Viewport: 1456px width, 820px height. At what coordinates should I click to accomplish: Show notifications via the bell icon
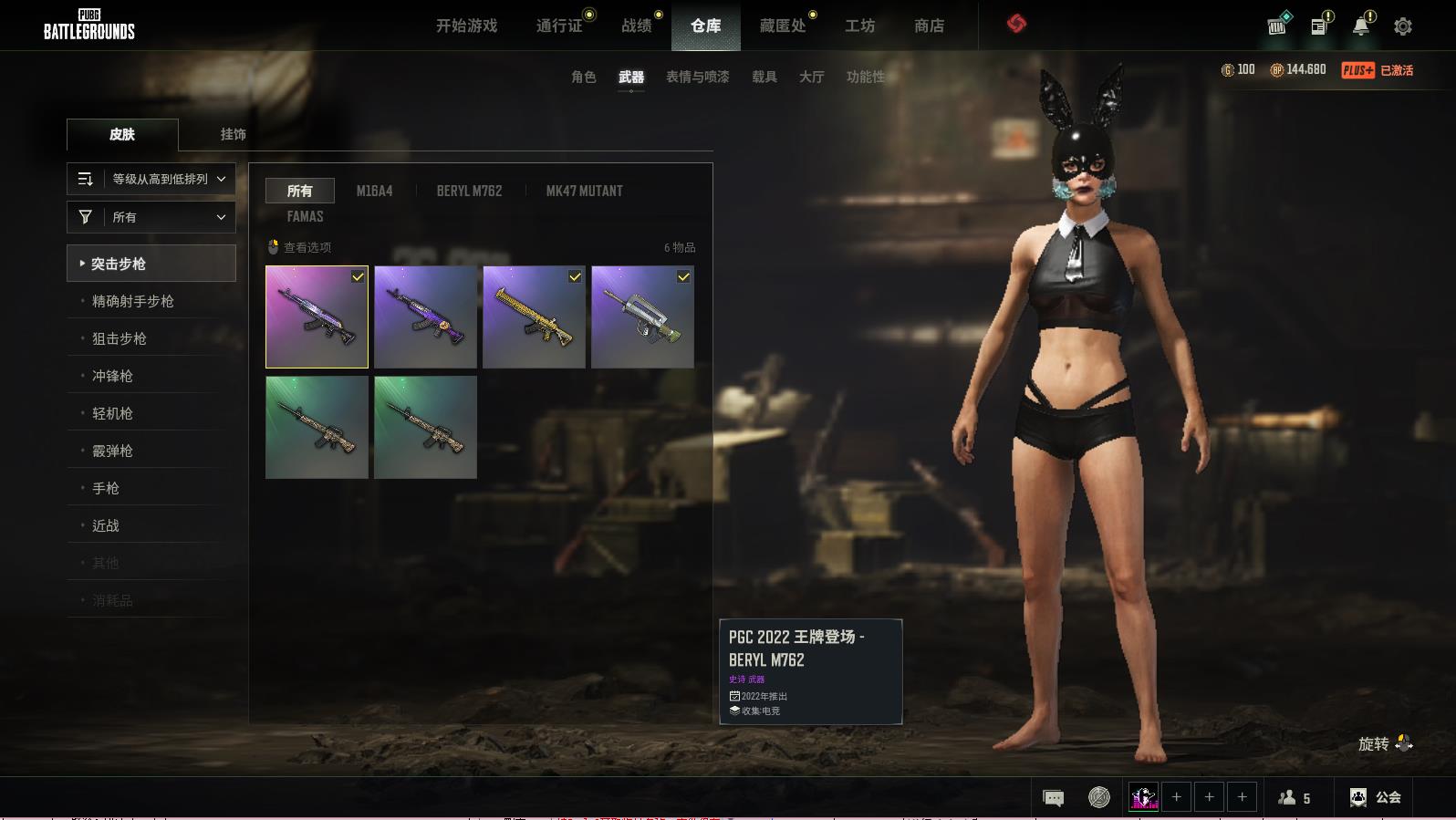1360,26
